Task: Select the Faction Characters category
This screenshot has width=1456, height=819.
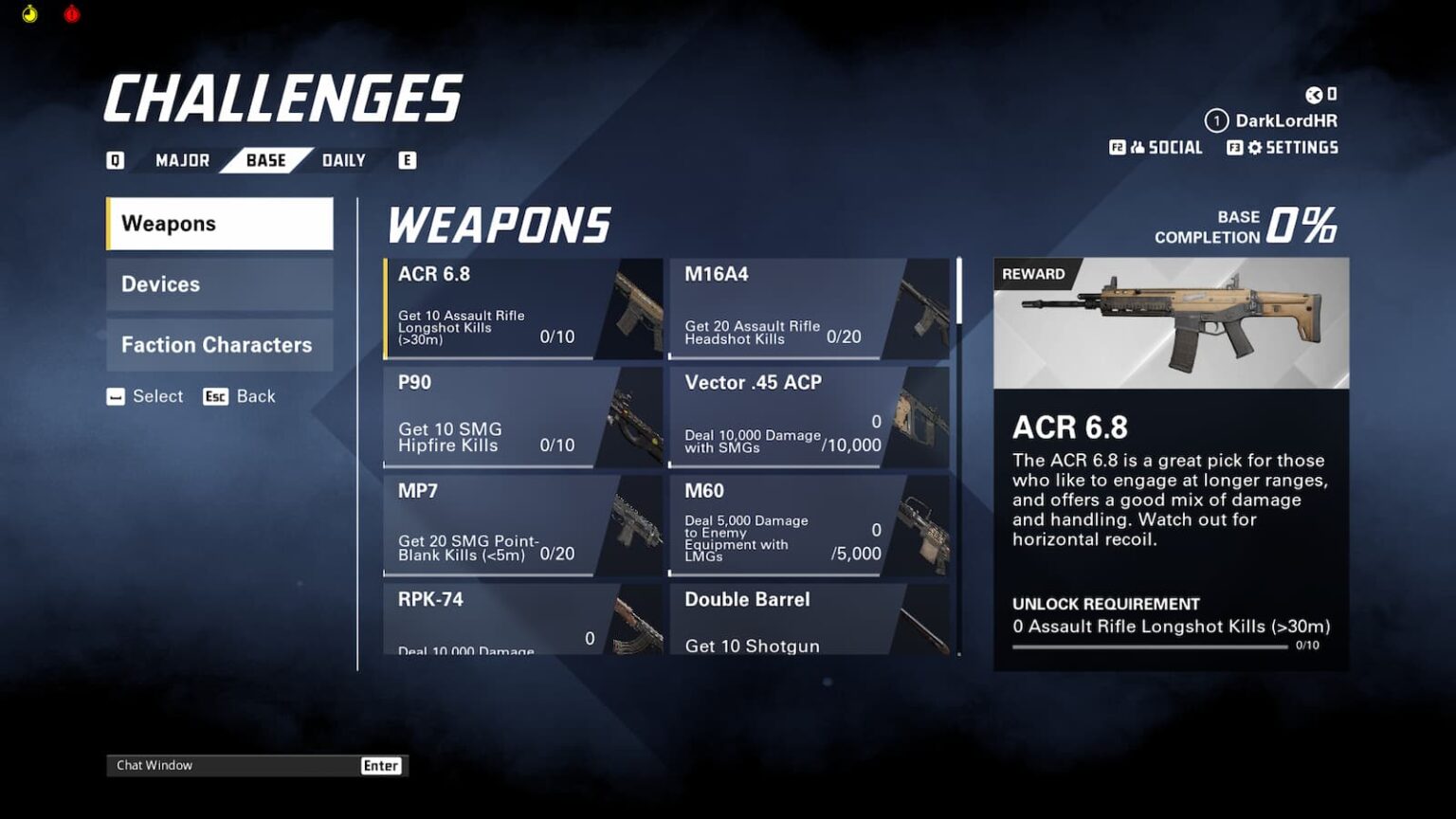Action: pos(219,345)
